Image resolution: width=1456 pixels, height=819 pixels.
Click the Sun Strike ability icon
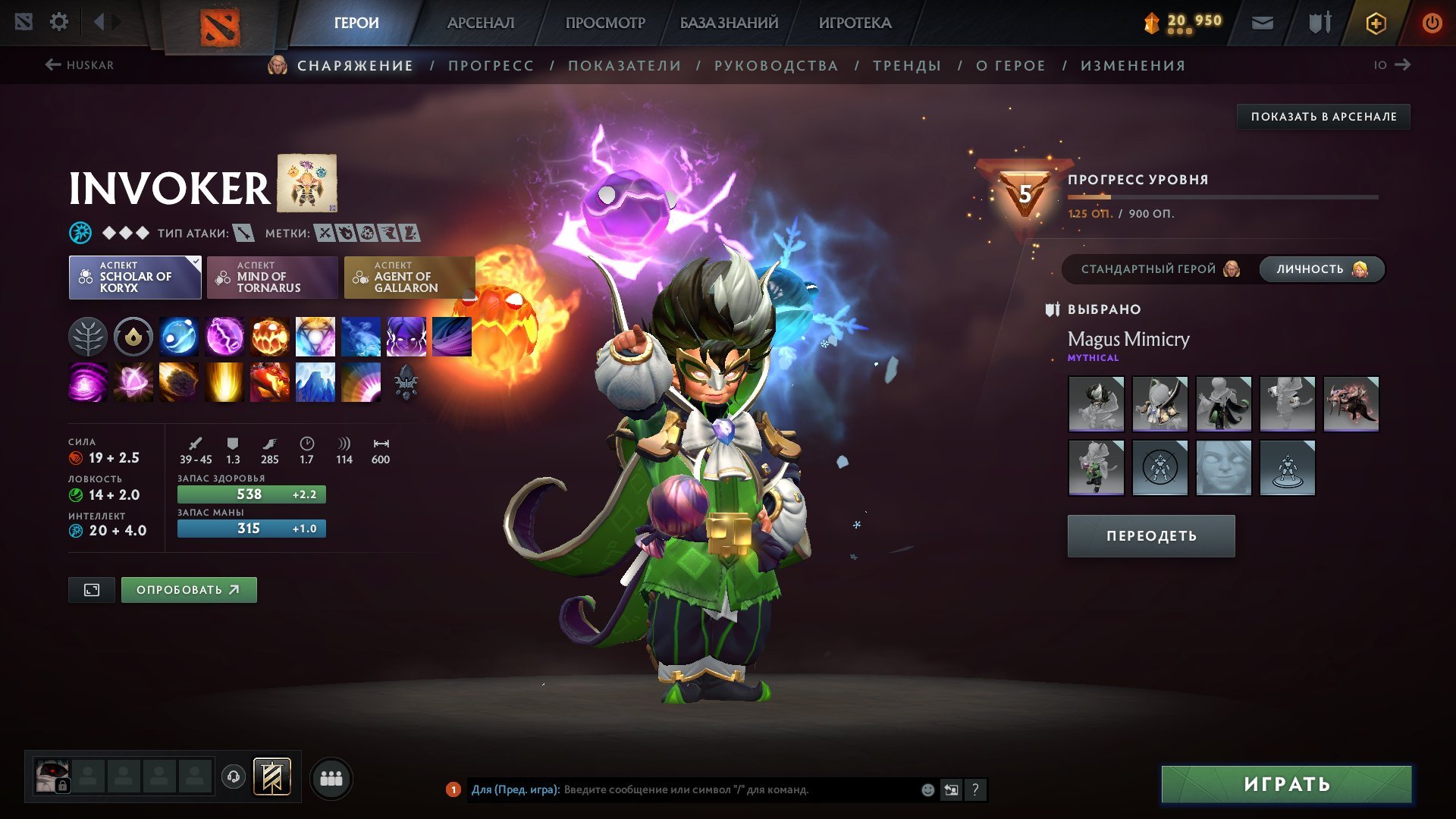(224, 382)
